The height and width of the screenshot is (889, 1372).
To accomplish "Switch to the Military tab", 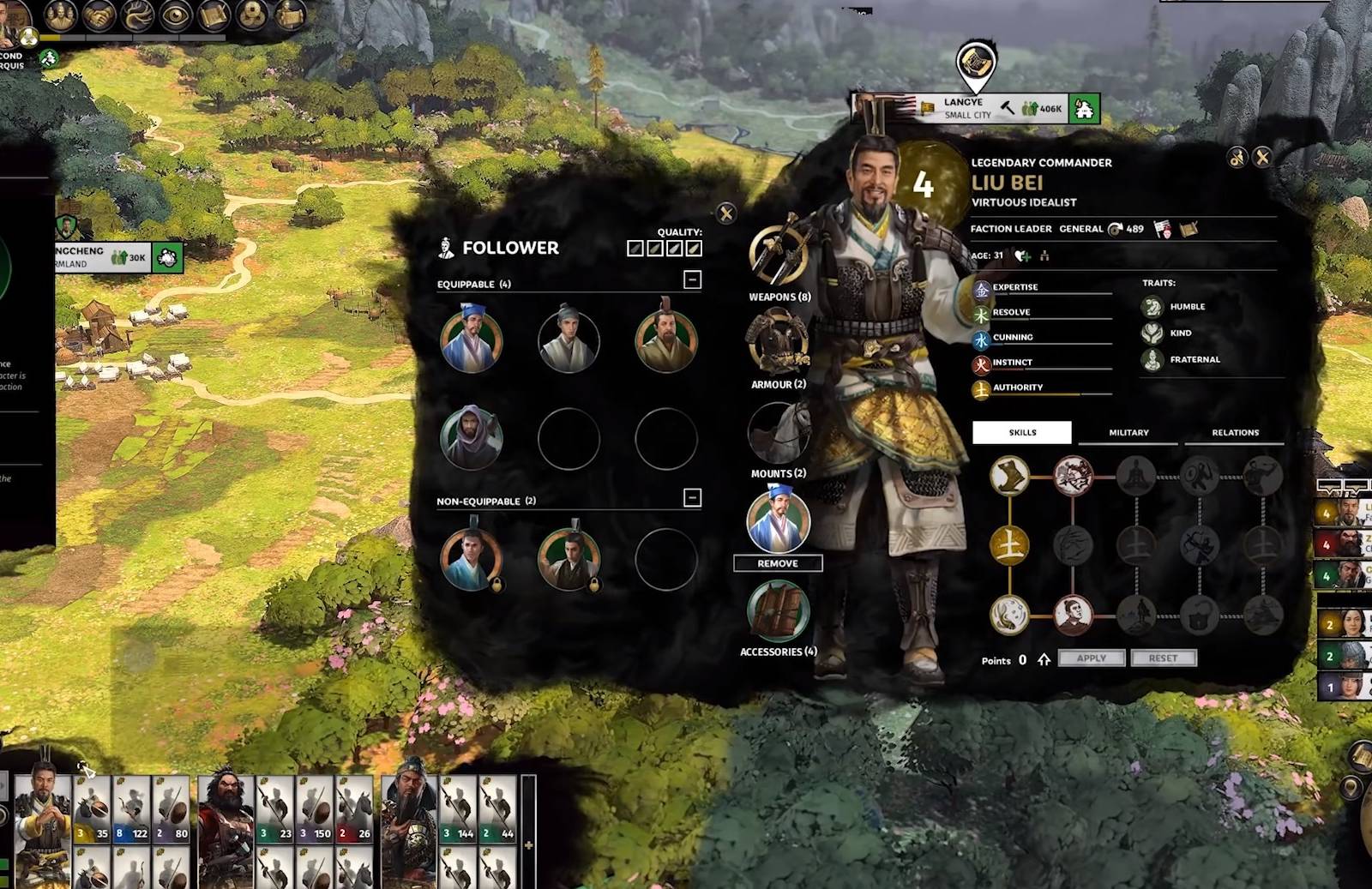I will pyautogui.click(x=1128, y=433).
